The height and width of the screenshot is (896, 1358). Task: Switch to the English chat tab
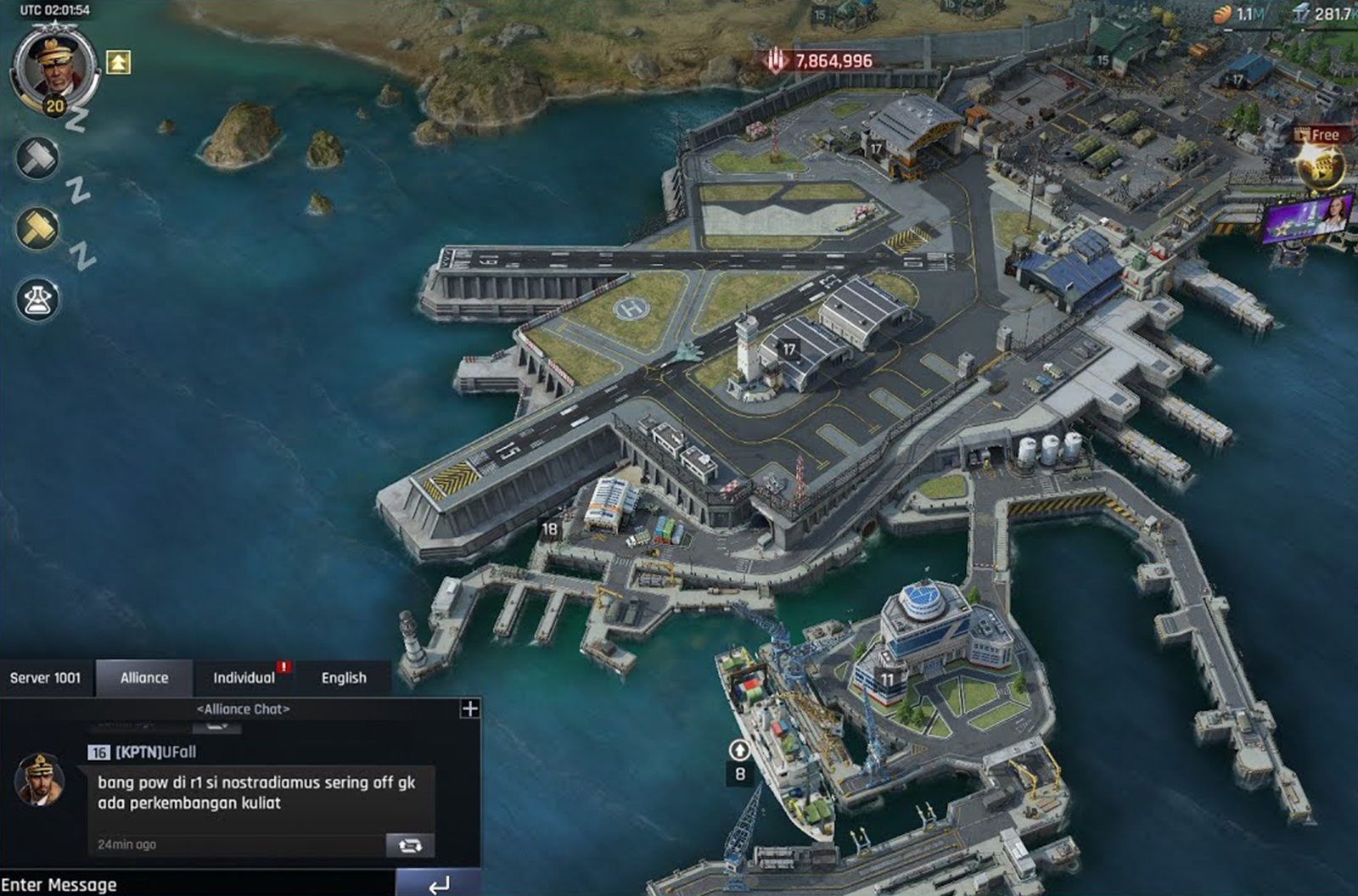(x=344, y=678)
